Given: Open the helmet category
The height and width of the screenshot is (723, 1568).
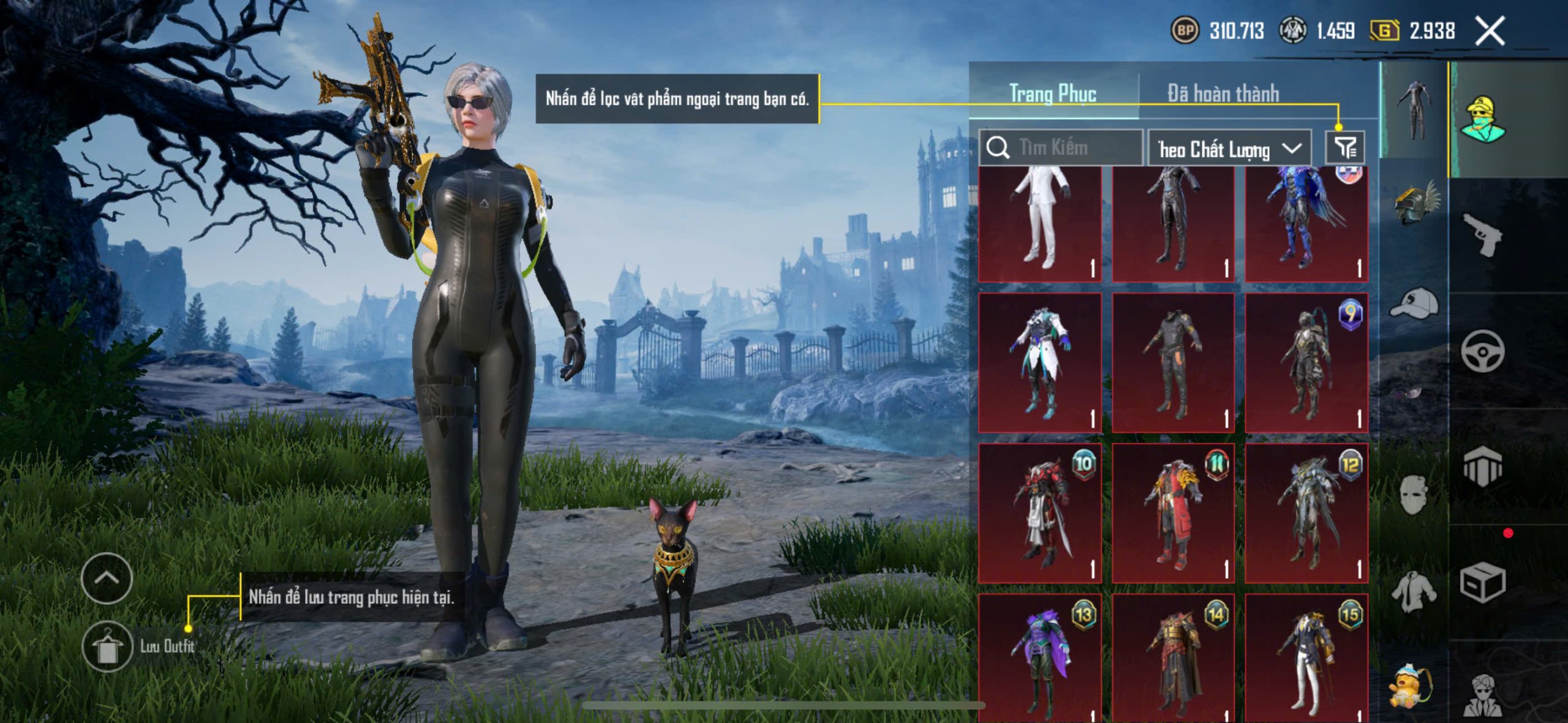Looking at the screenshot, I should [1415, 203].
